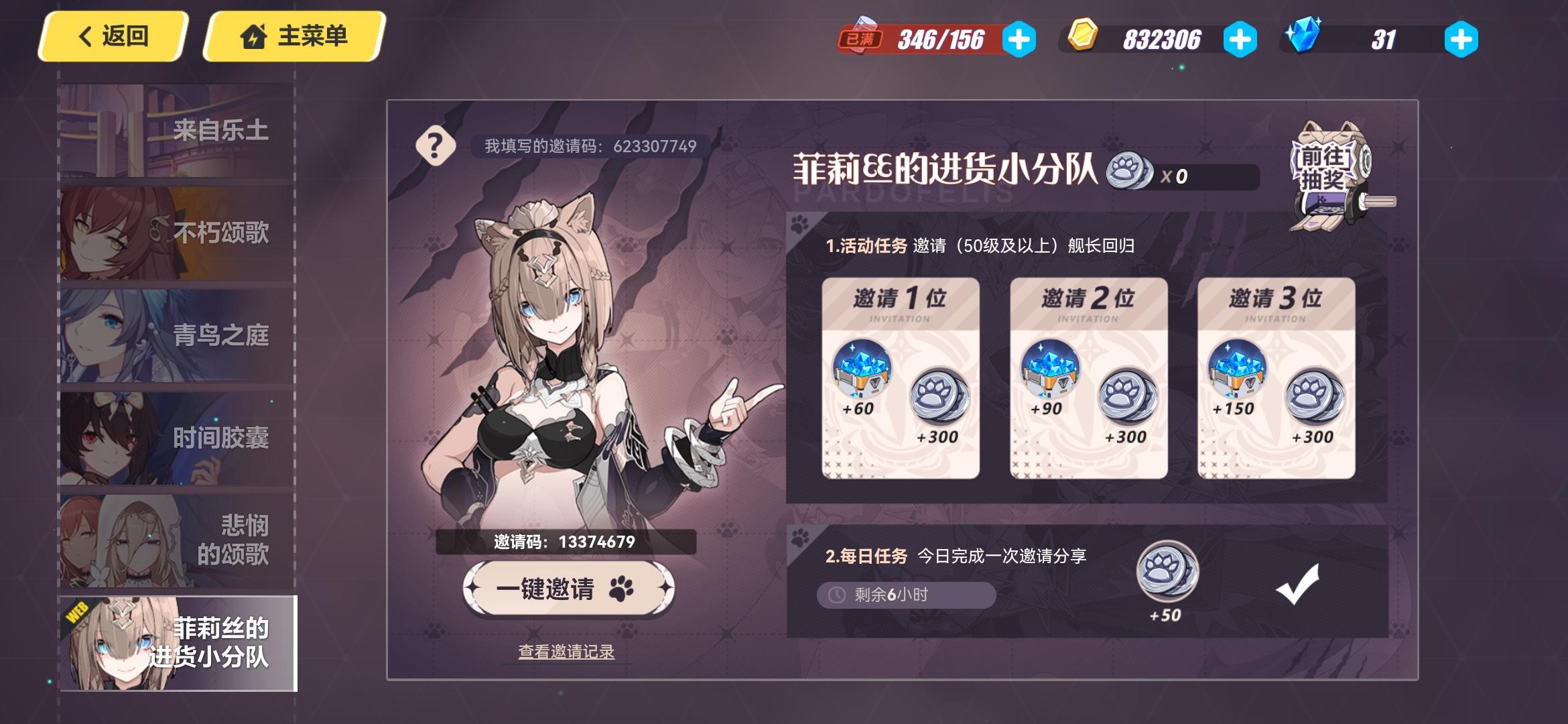
Task: Open the help question mark icon
Action: pyautogui.click(x=436, y=145)
